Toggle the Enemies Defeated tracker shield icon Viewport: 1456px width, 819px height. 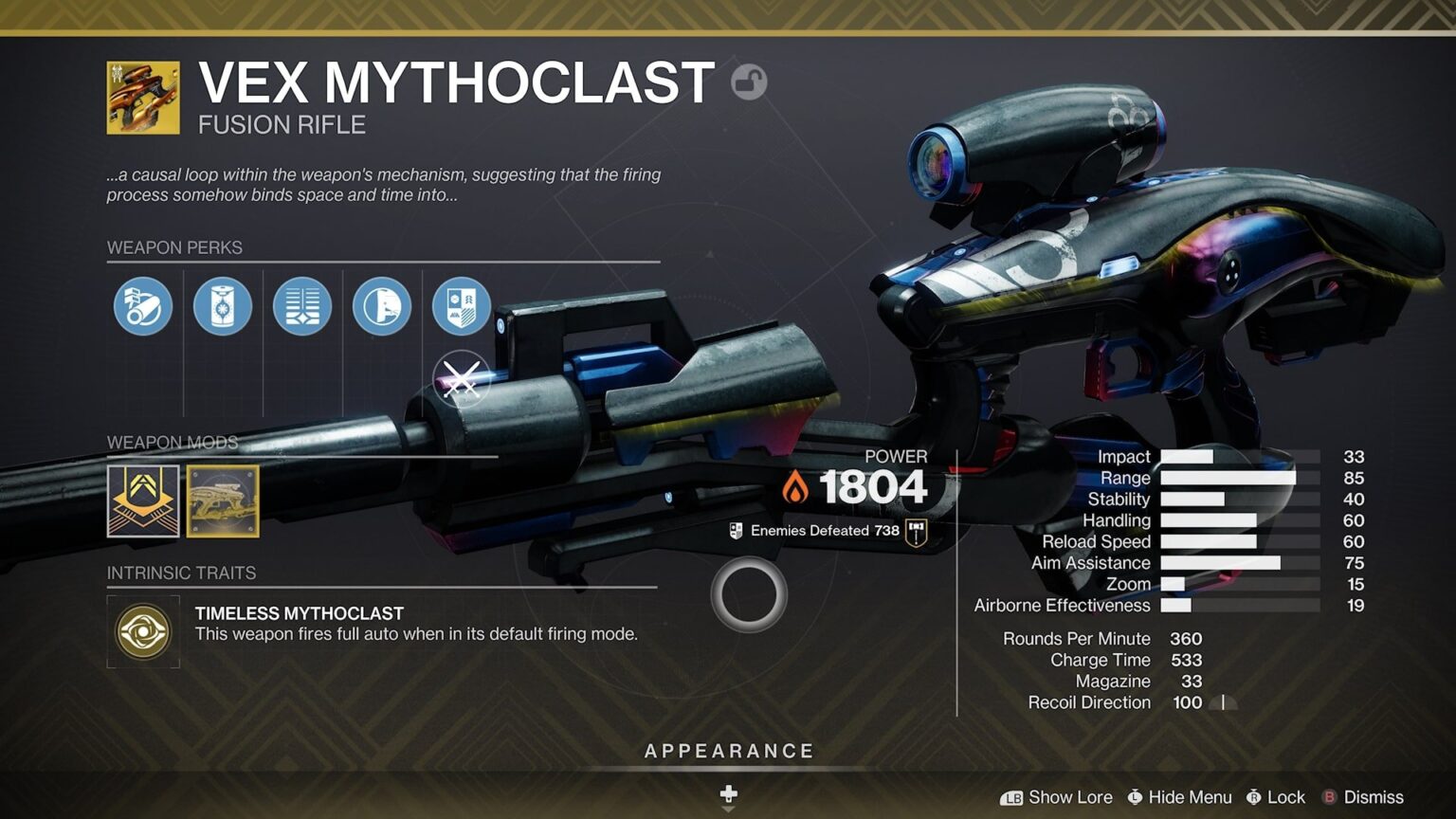click(x=735, y=530)
